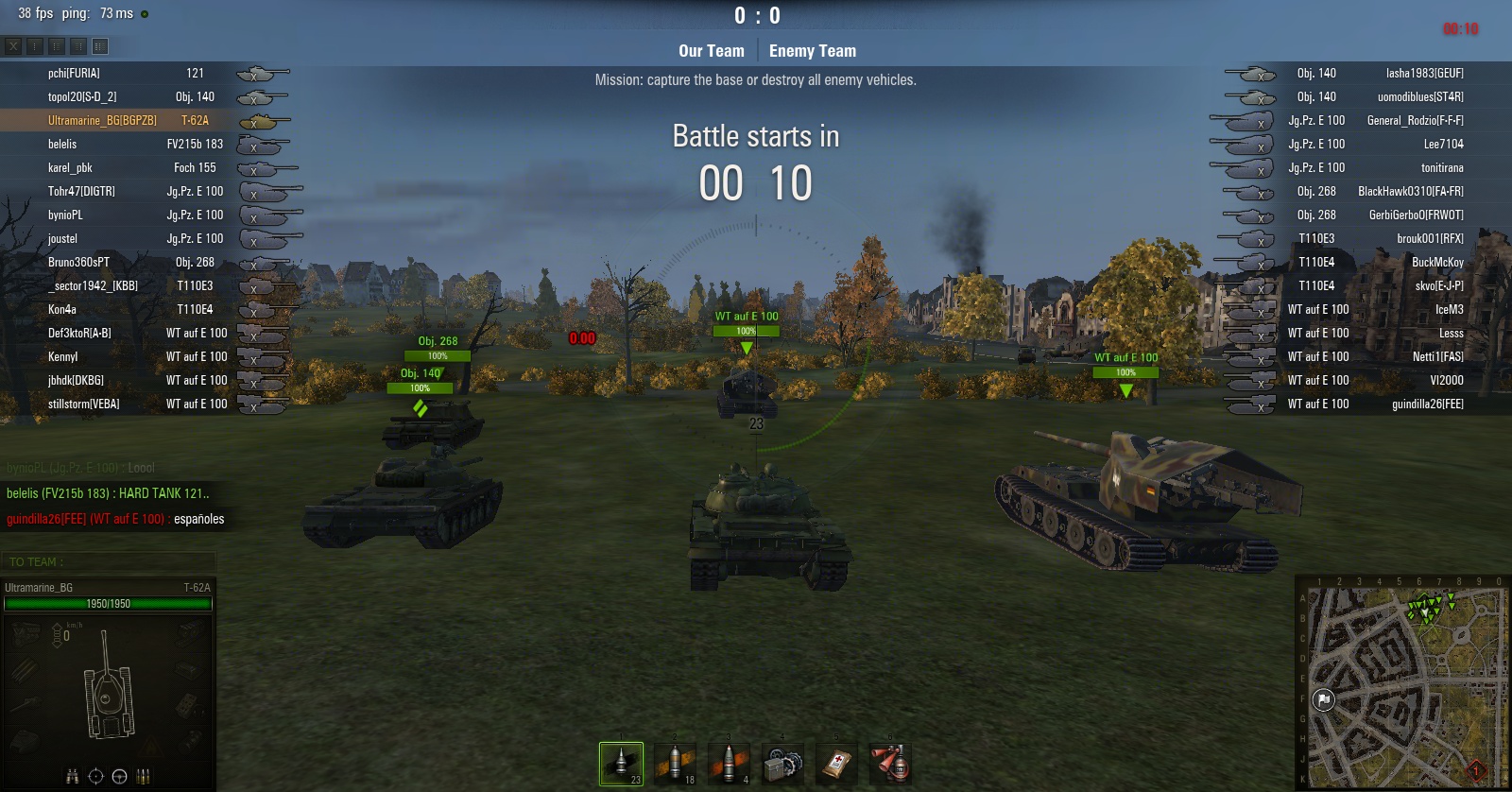Use the first aid kit consumable
The height and width of the screenshot is (792, 1512).
836,763
